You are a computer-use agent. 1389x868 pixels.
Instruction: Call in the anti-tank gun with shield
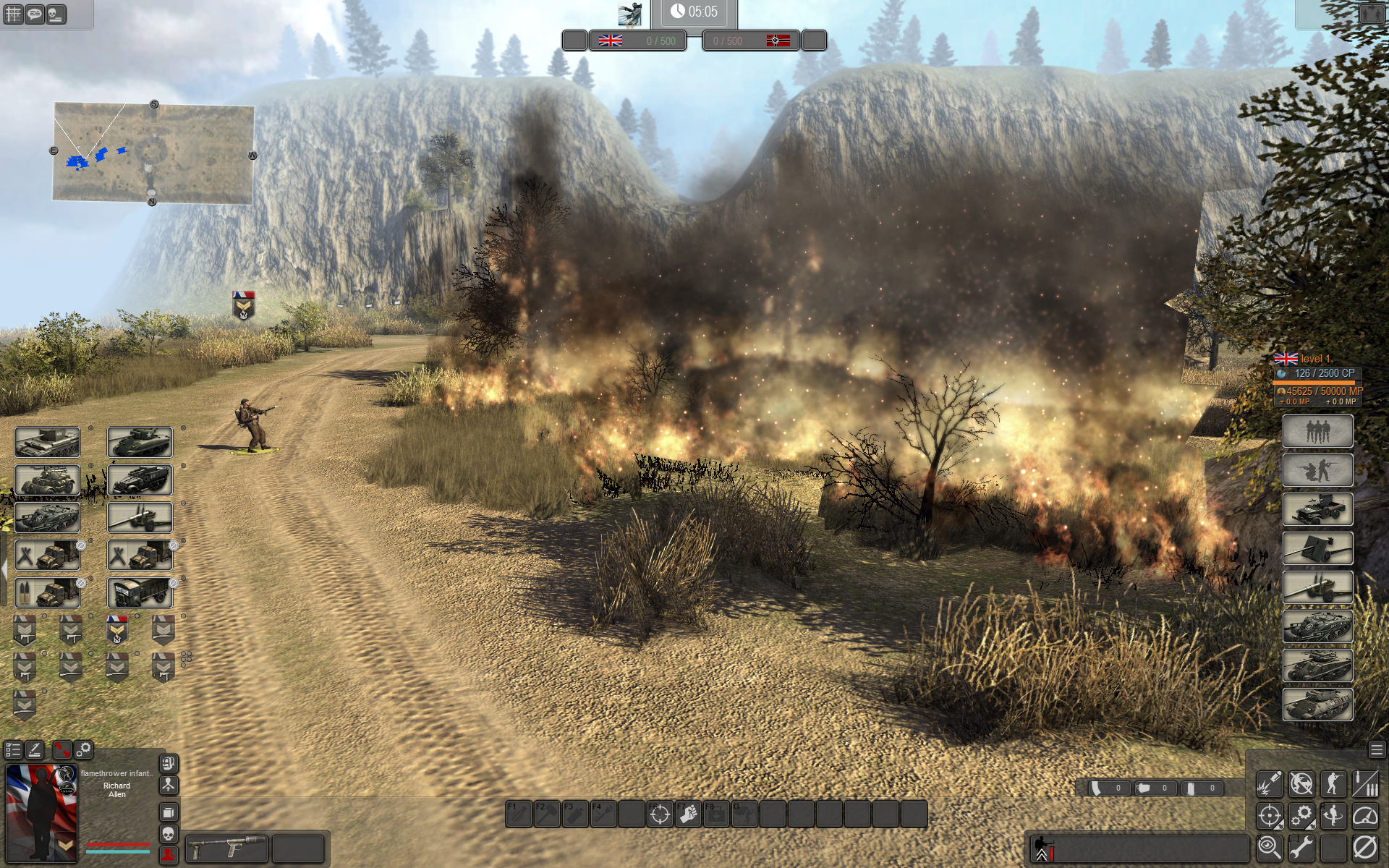tap(1317, 548)
